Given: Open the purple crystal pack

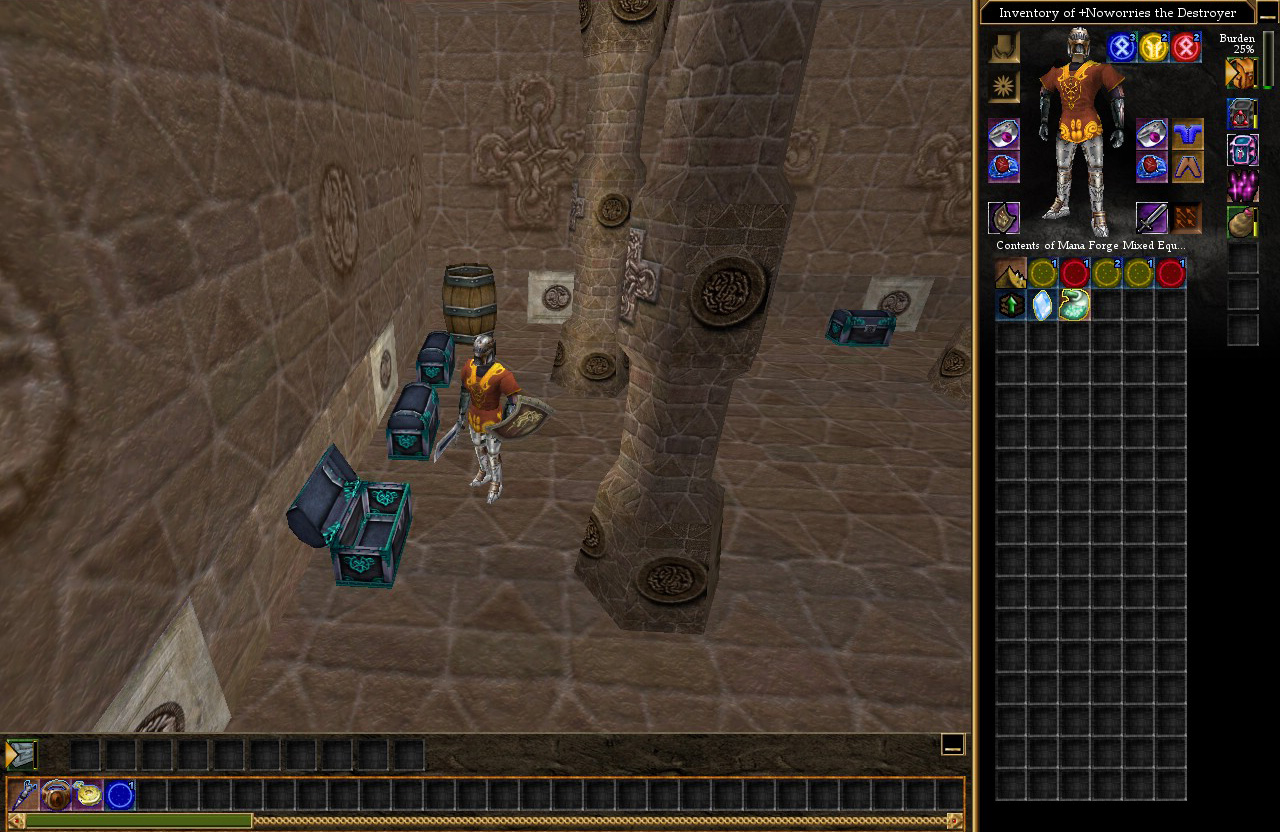Looking at the screenshot, I should 1242,186.
